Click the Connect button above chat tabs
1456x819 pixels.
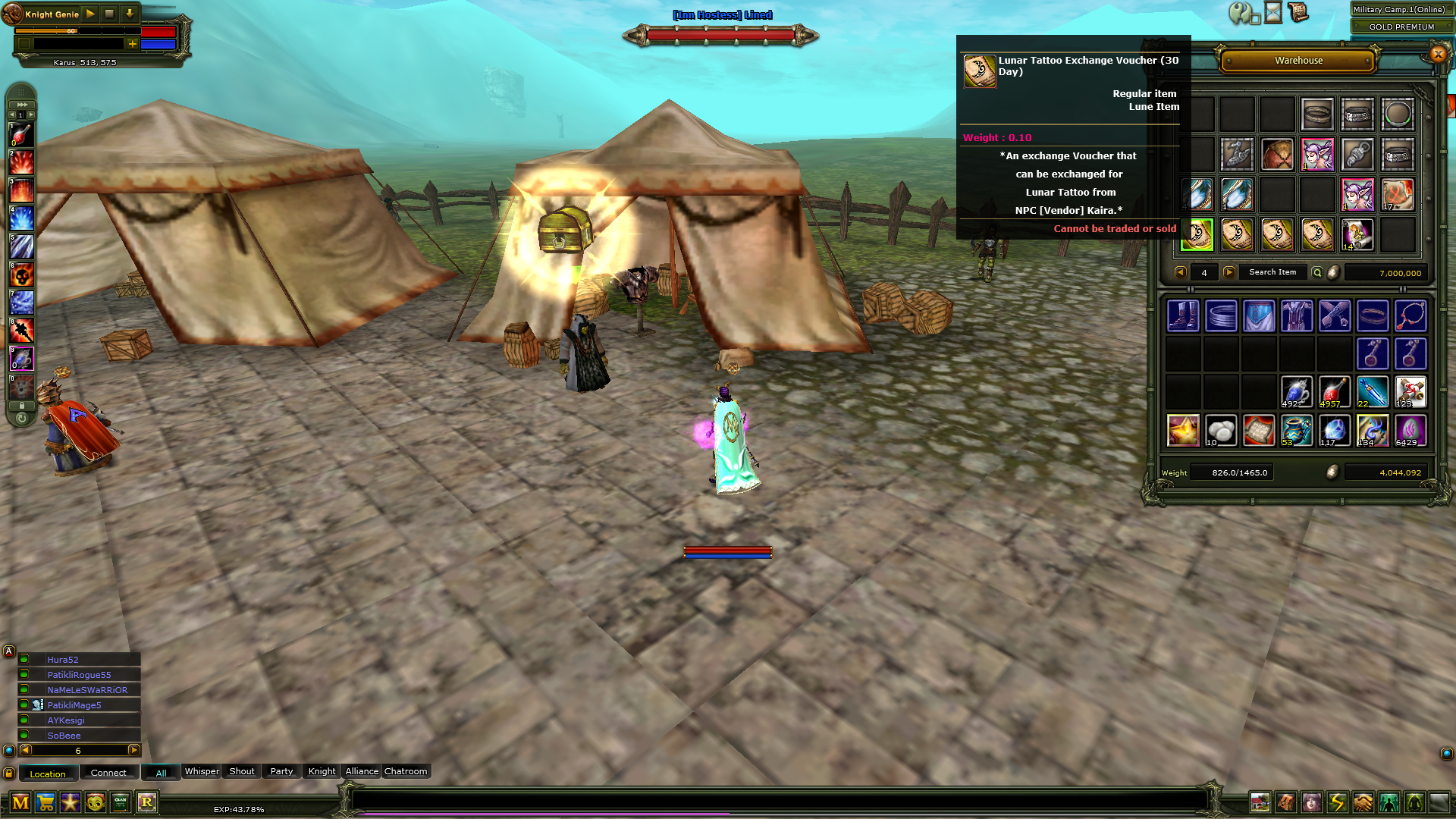pyautogui.click(x=108, y=772)
